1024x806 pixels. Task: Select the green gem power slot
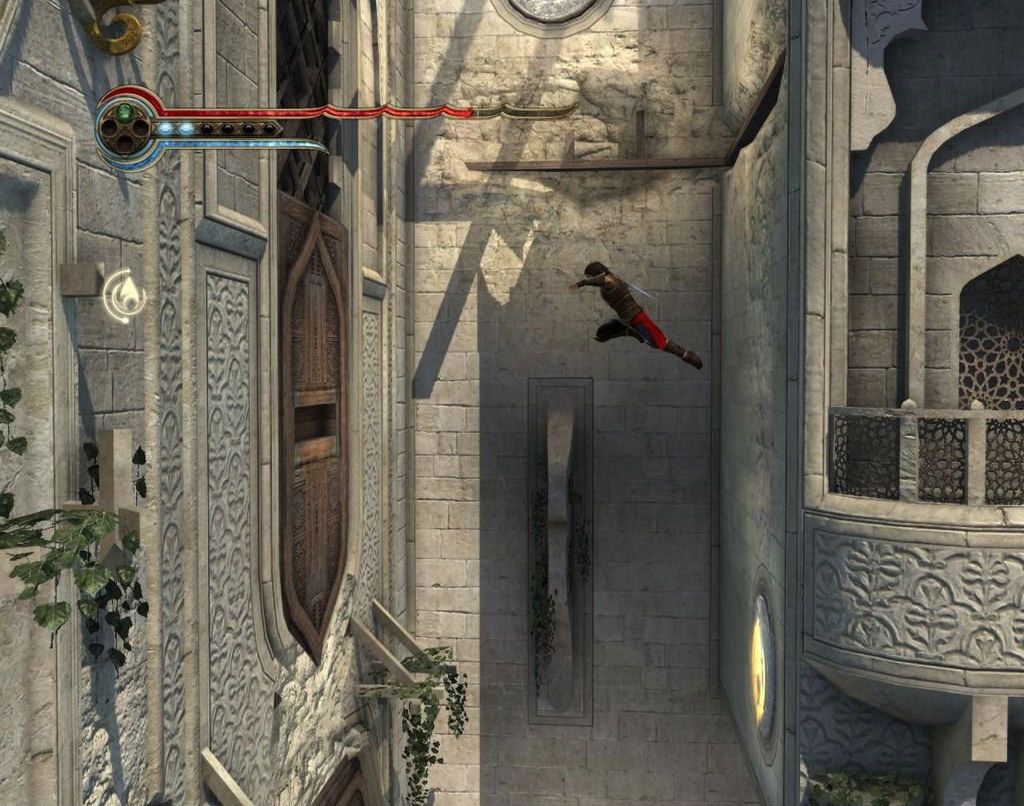coord(125,113)
